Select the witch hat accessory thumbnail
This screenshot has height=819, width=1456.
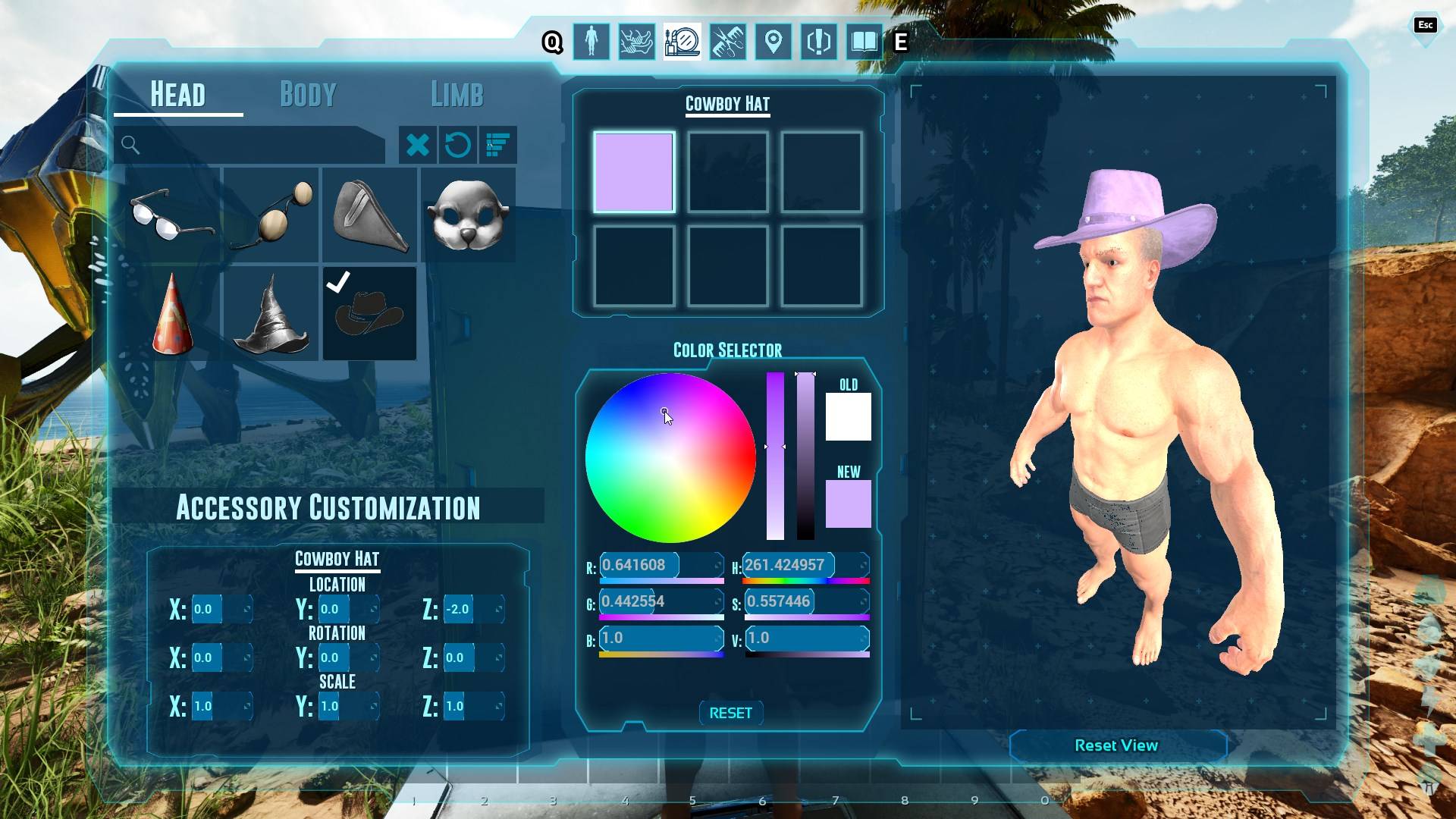(271, 318)
